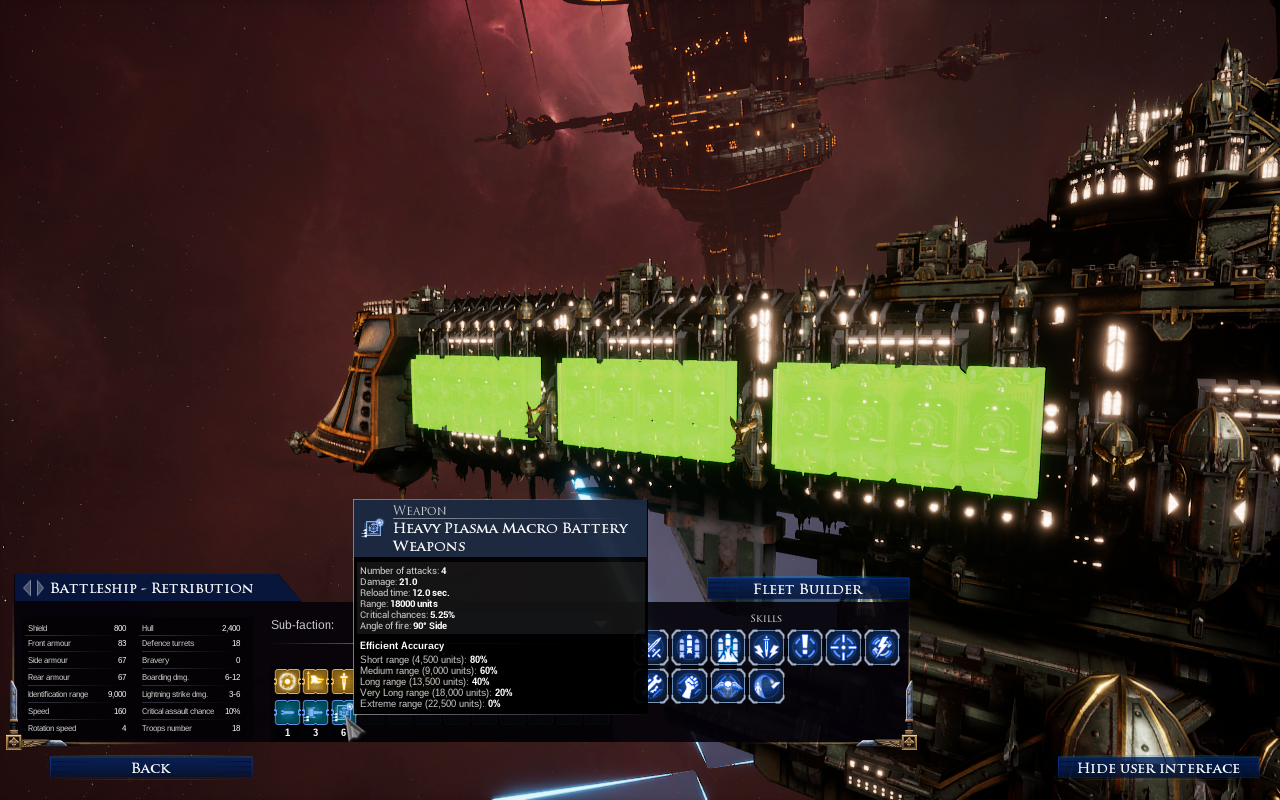Hide the user interface
The width and height of the screenshot is (1280, 800).
point(1158,768)
